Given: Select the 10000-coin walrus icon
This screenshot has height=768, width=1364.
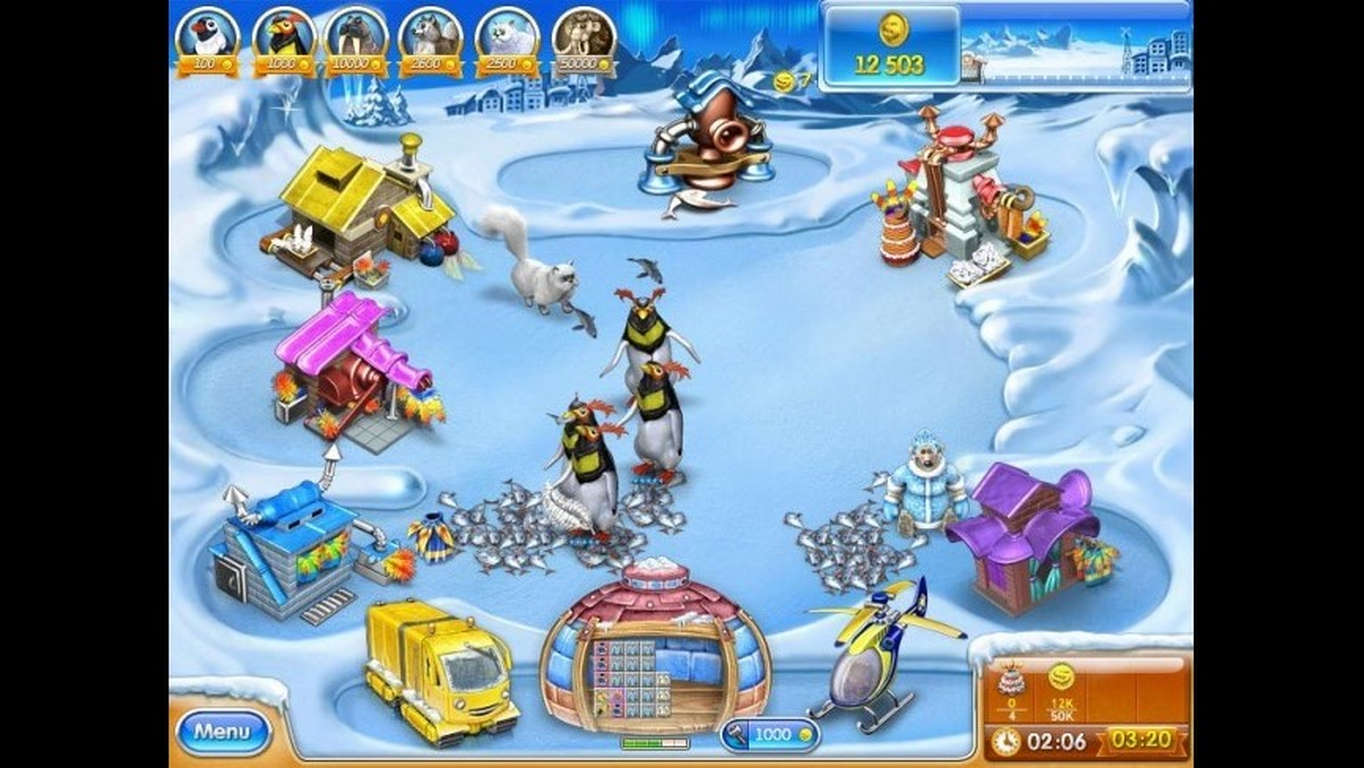Looking at the screenshot, I should (x=356, y=38).
